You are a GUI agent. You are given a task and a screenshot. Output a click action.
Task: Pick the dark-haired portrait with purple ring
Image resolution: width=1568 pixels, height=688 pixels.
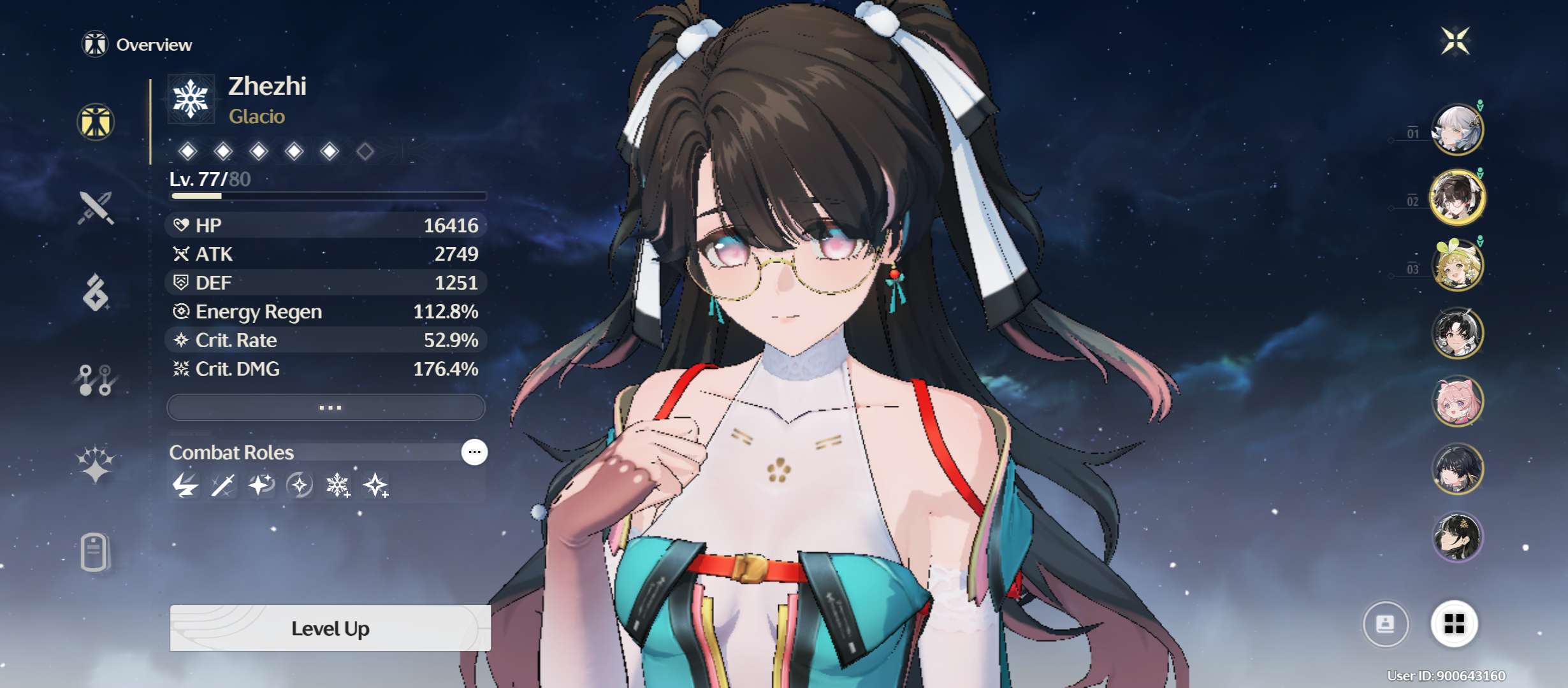coord(1457,536)
